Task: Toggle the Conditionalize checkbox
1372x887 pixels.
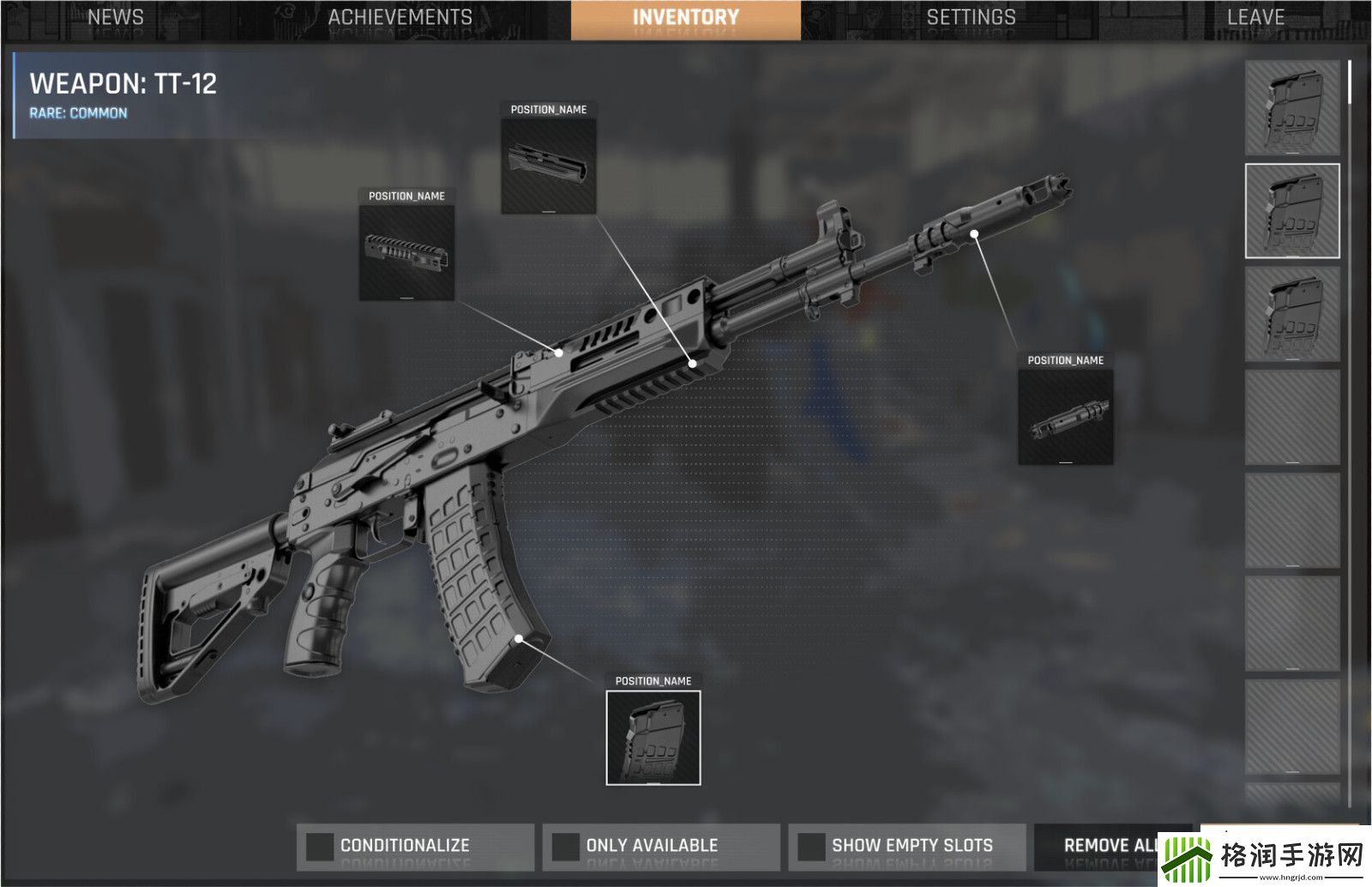Action: click(x=321, y=846)
